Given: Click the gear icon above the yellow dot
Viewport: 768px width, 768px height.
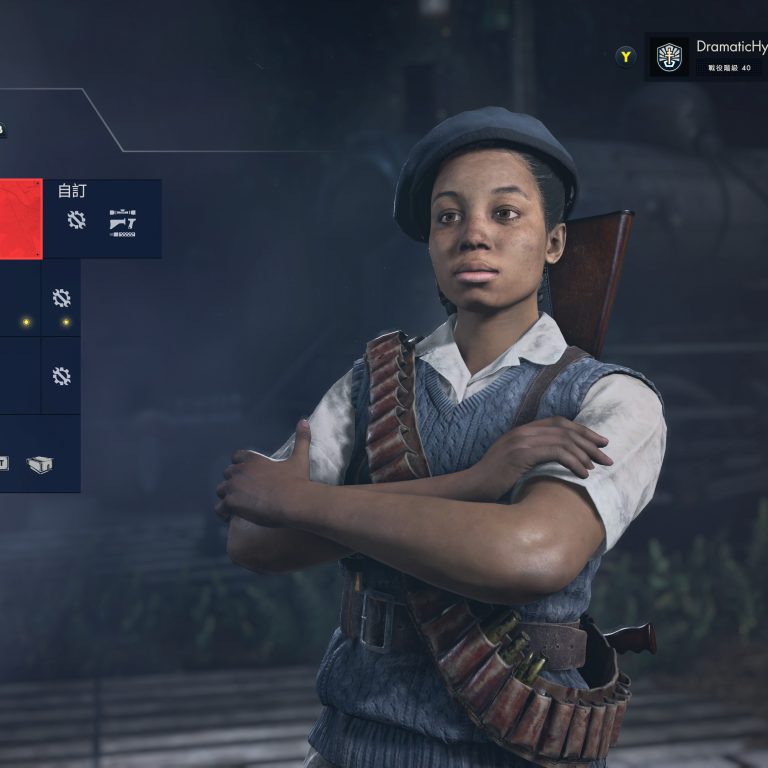Looking at the screenshot, I should [x=61, y=298].
